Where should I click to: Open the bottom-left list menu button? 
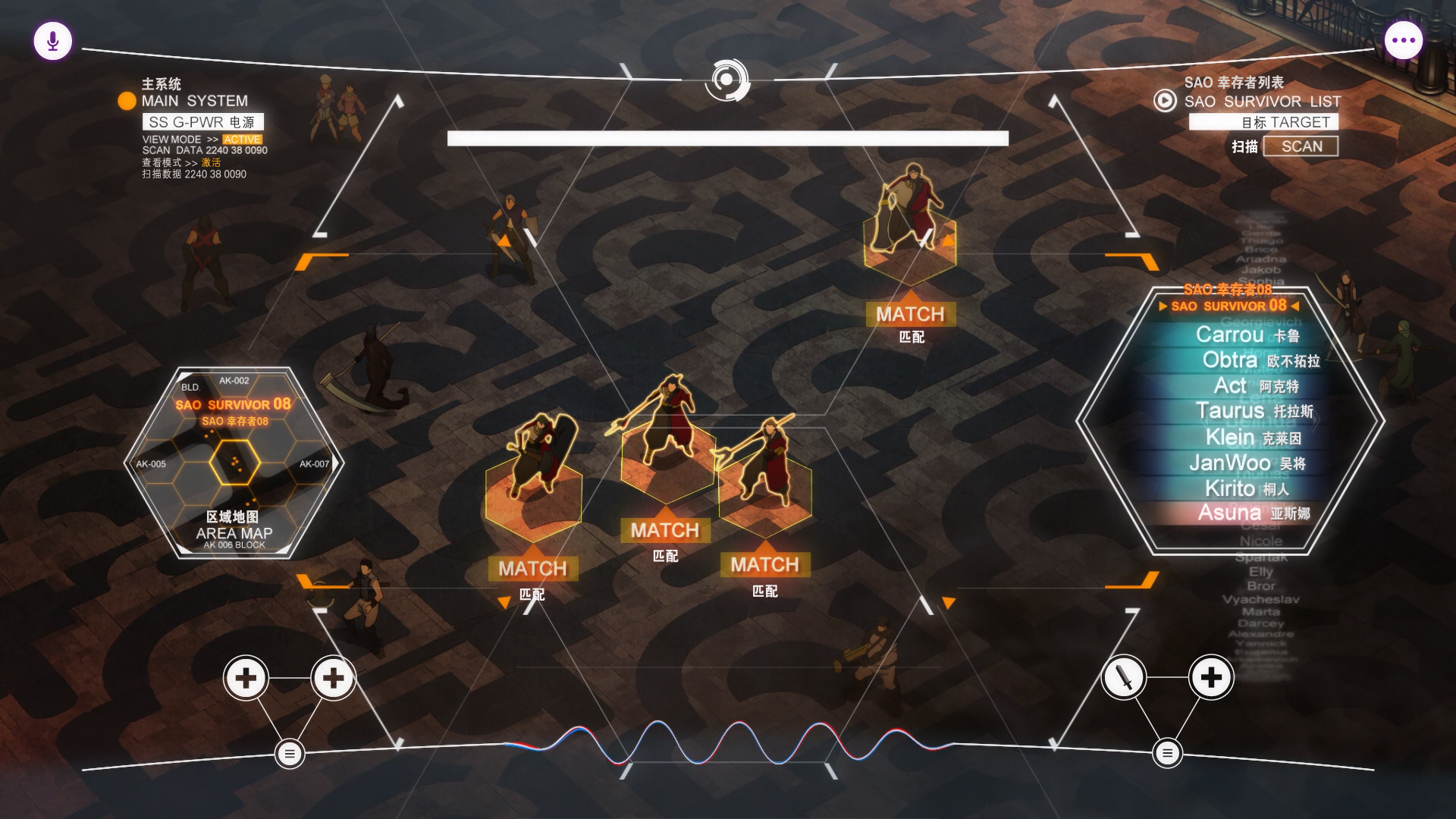(290, 753)
